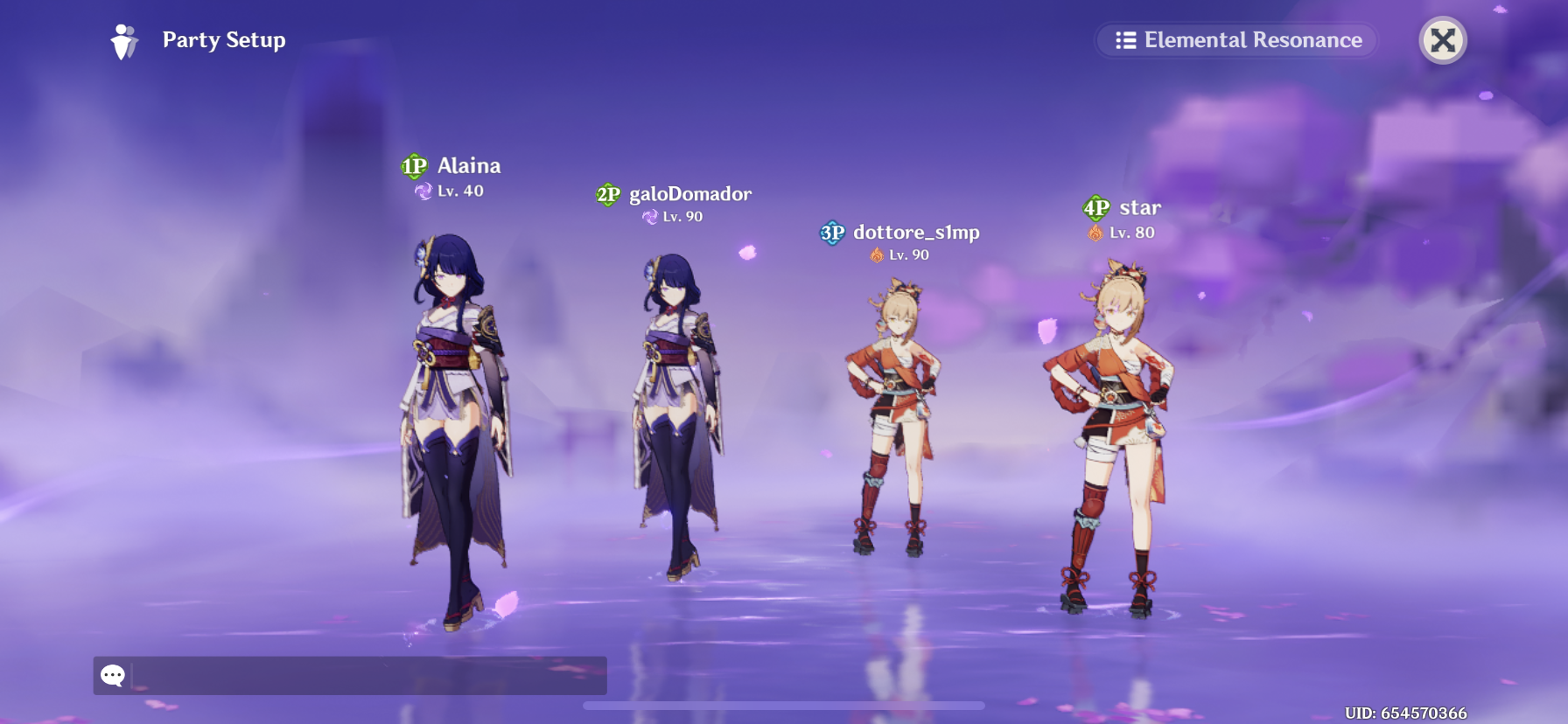This screenshot has width=1568, height=724.
Task: Open the Elemental Resonance panel
Action: [x=1235, y=39]
